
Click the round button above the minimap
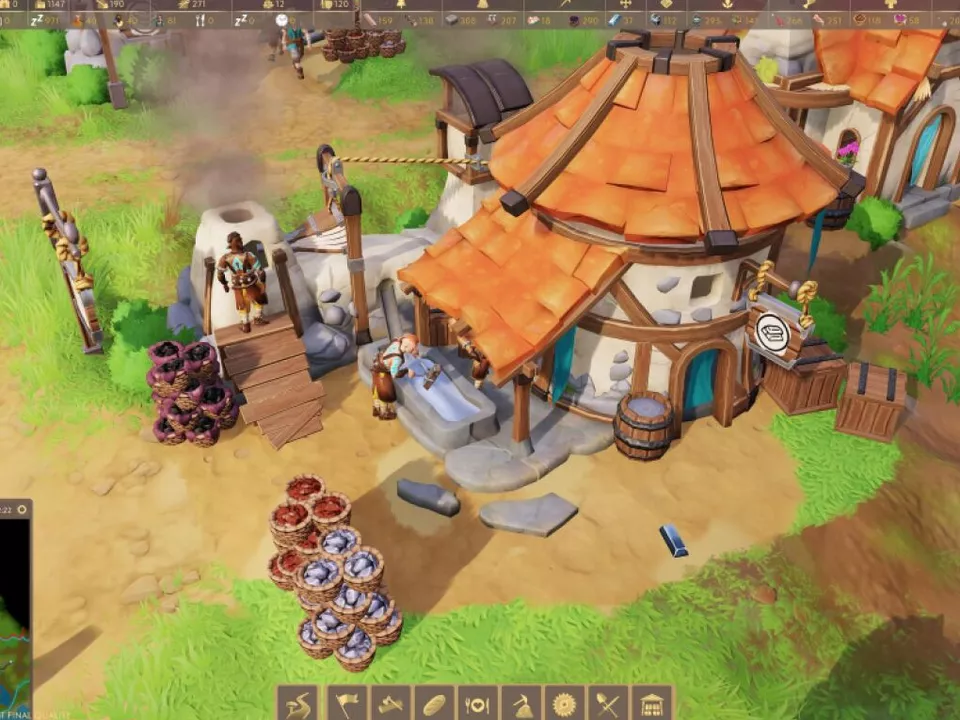[x=23, y=510]
